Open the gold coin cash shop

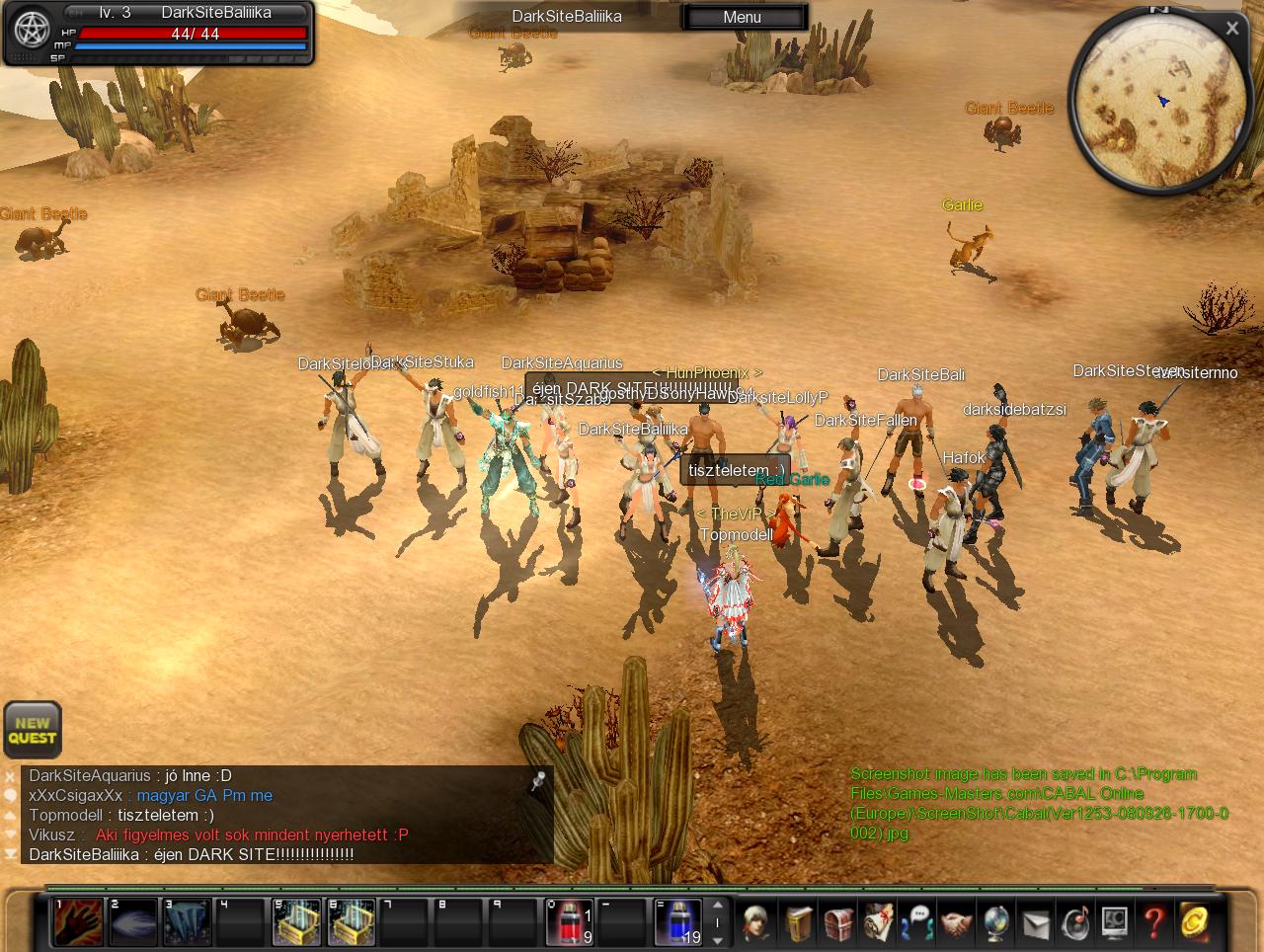click(1194, 922)
